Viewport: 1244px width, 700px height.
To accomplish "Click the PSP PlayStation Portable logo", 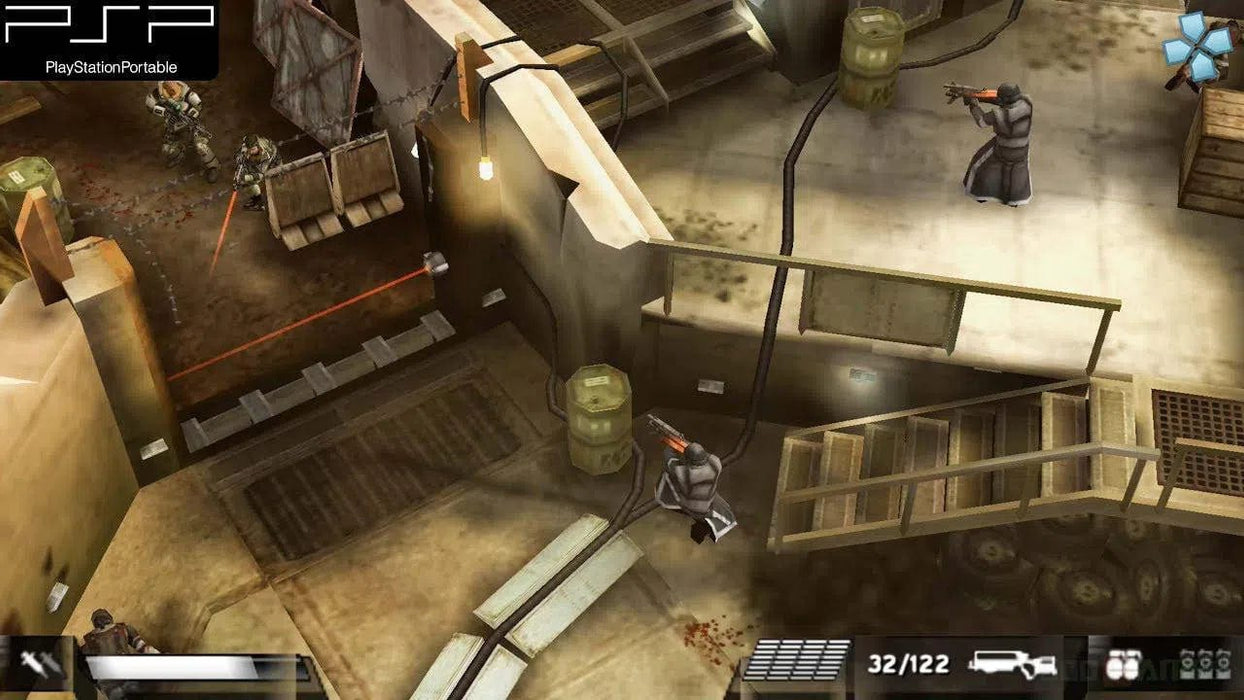I will (110, 38).
